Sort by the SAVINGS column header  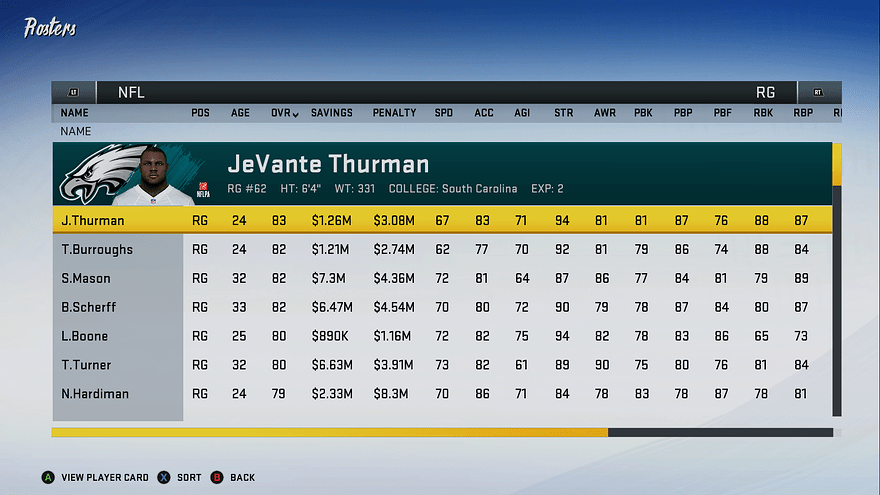[332, 113]
